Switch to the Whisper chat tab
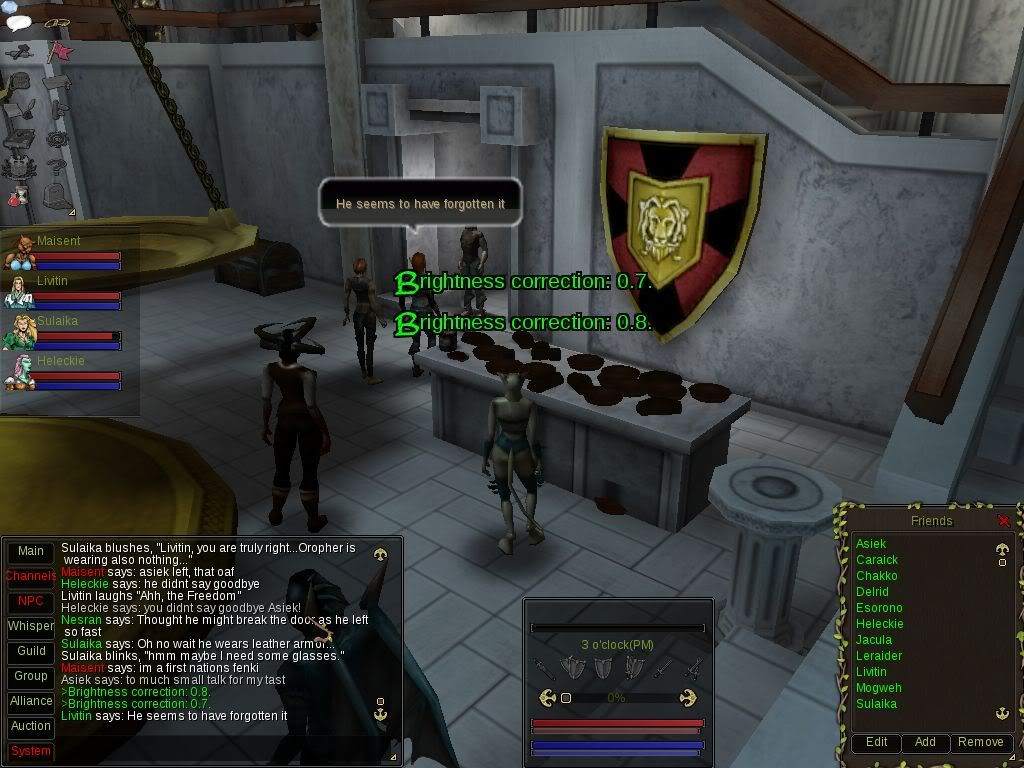 [x=31, y=627]
